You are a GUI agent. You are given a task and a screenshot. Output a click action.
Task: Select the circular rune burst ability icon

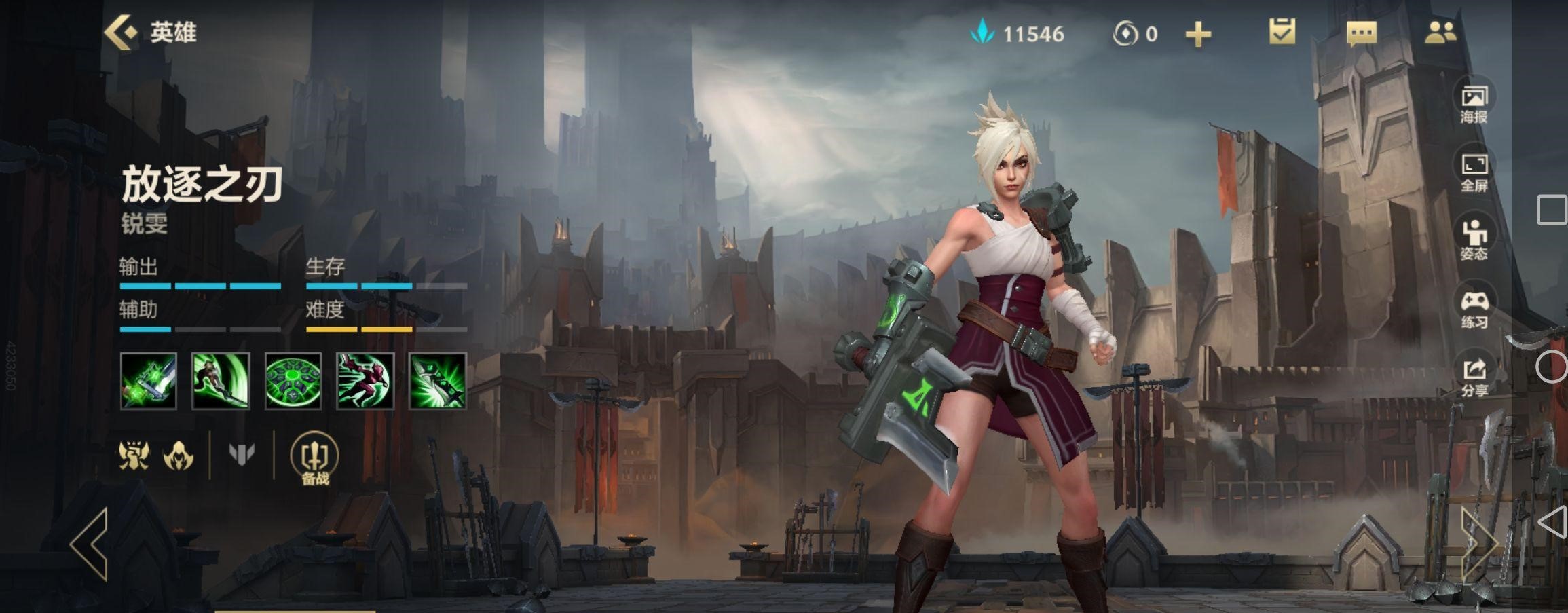pyautogui.click(x=293, y=381)
